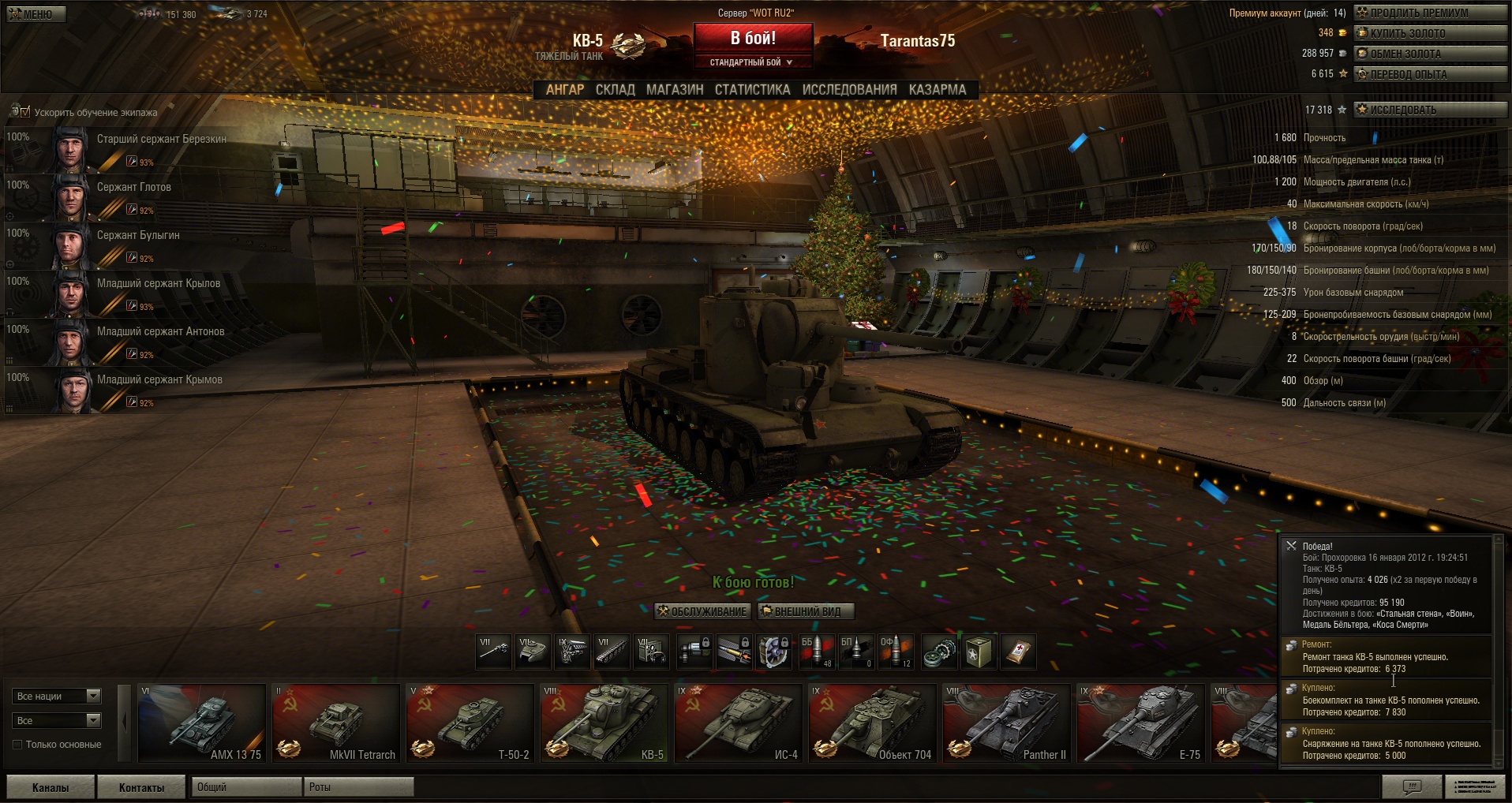Click КУПИТЬ ЗОЛОТО button
Viewport: 1512px width, 803px height.
coord(1429,33)
